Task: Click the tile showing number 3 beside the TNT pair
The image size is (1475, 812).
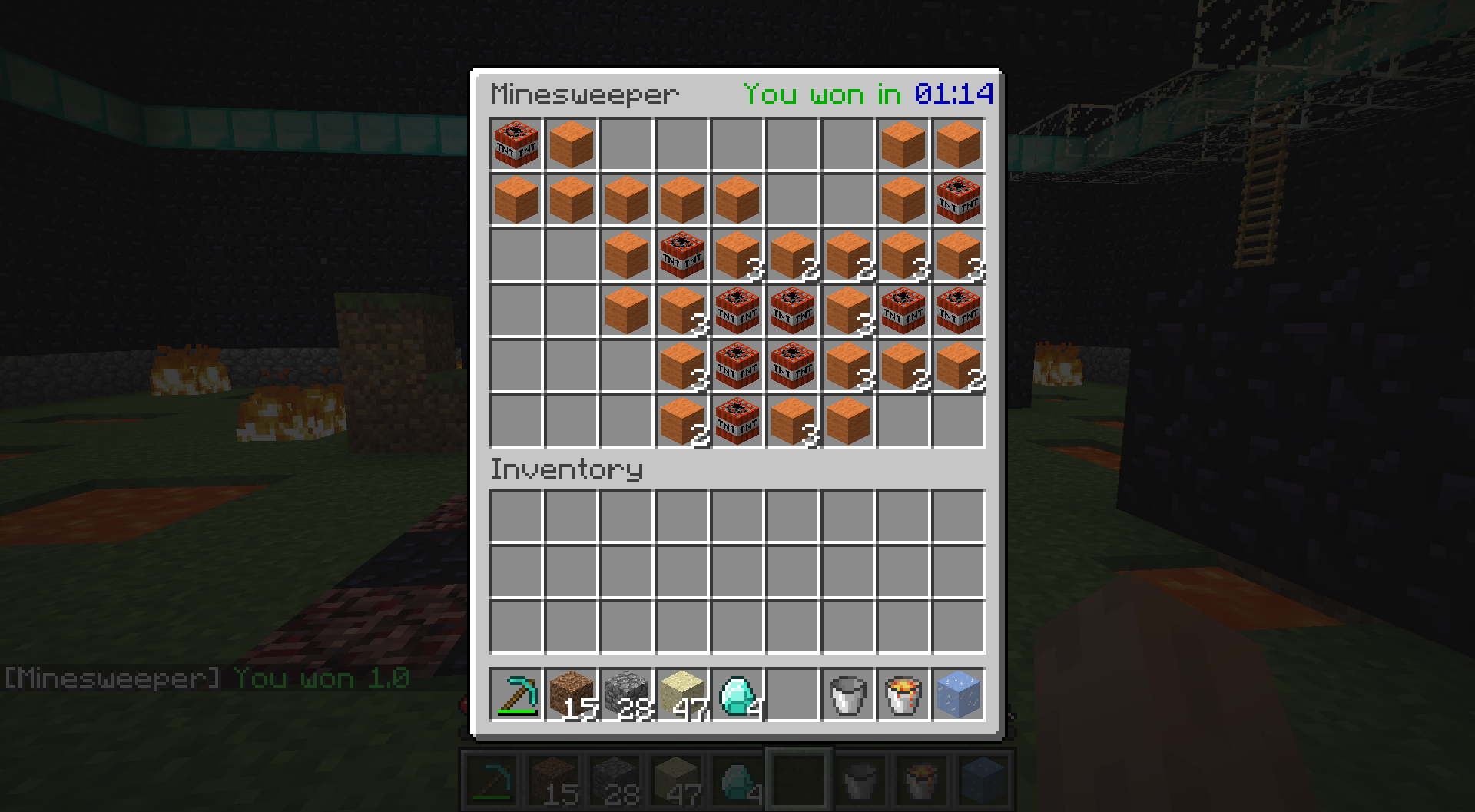Action: click(x=847, y=310)
